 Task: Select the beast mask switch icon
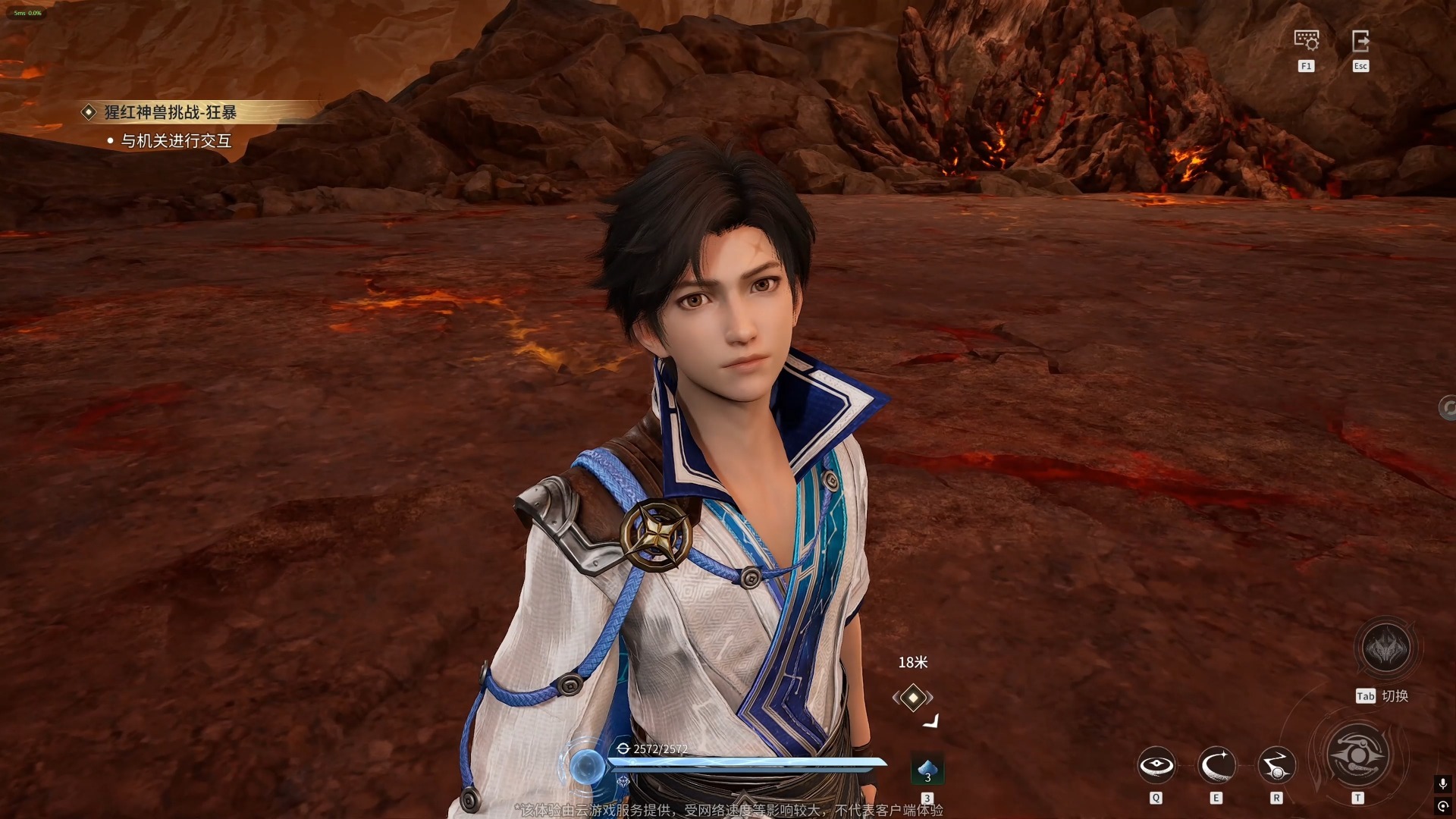[x=1385, y=648]
